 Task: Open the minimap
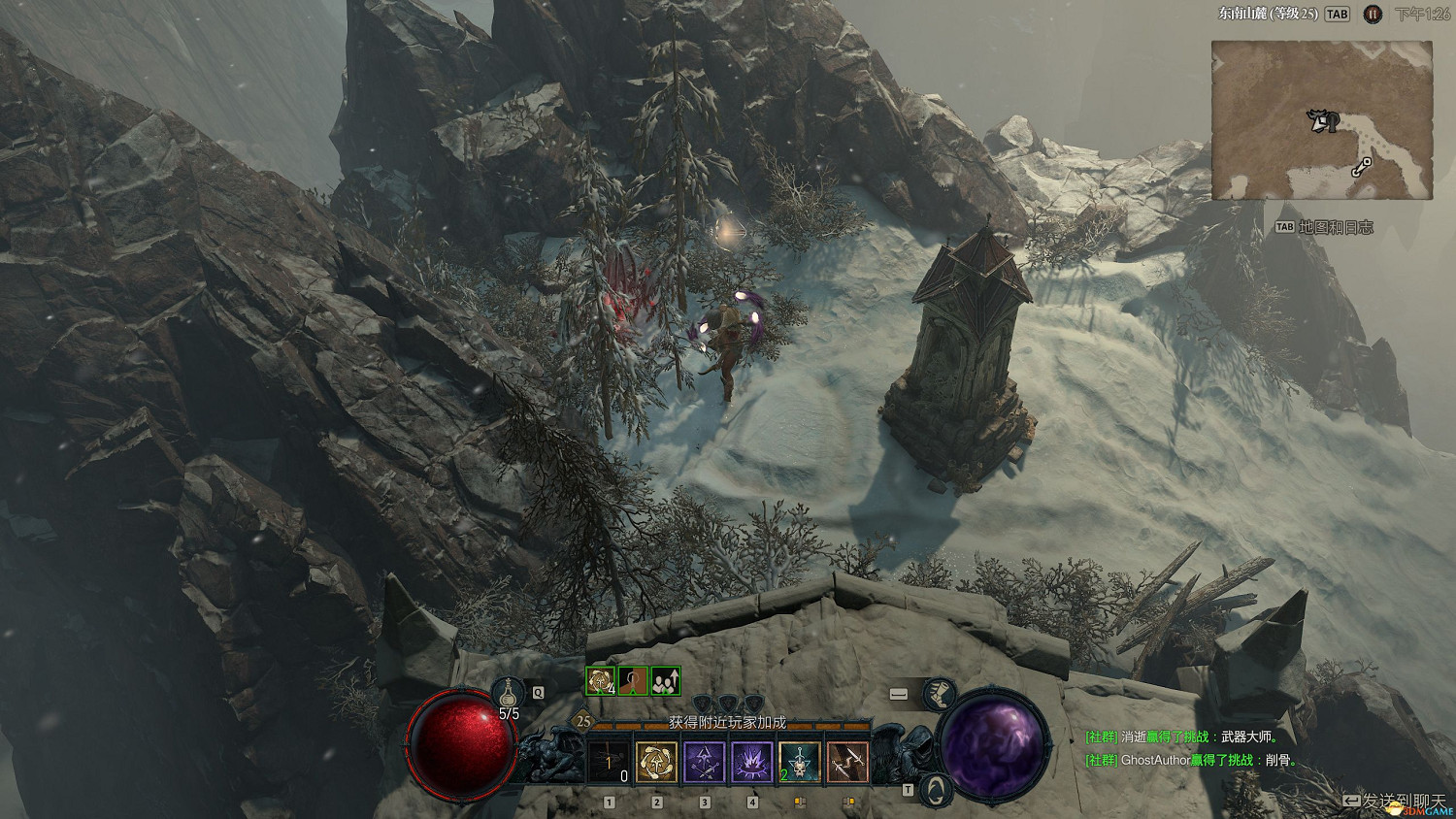(1321, 120)
